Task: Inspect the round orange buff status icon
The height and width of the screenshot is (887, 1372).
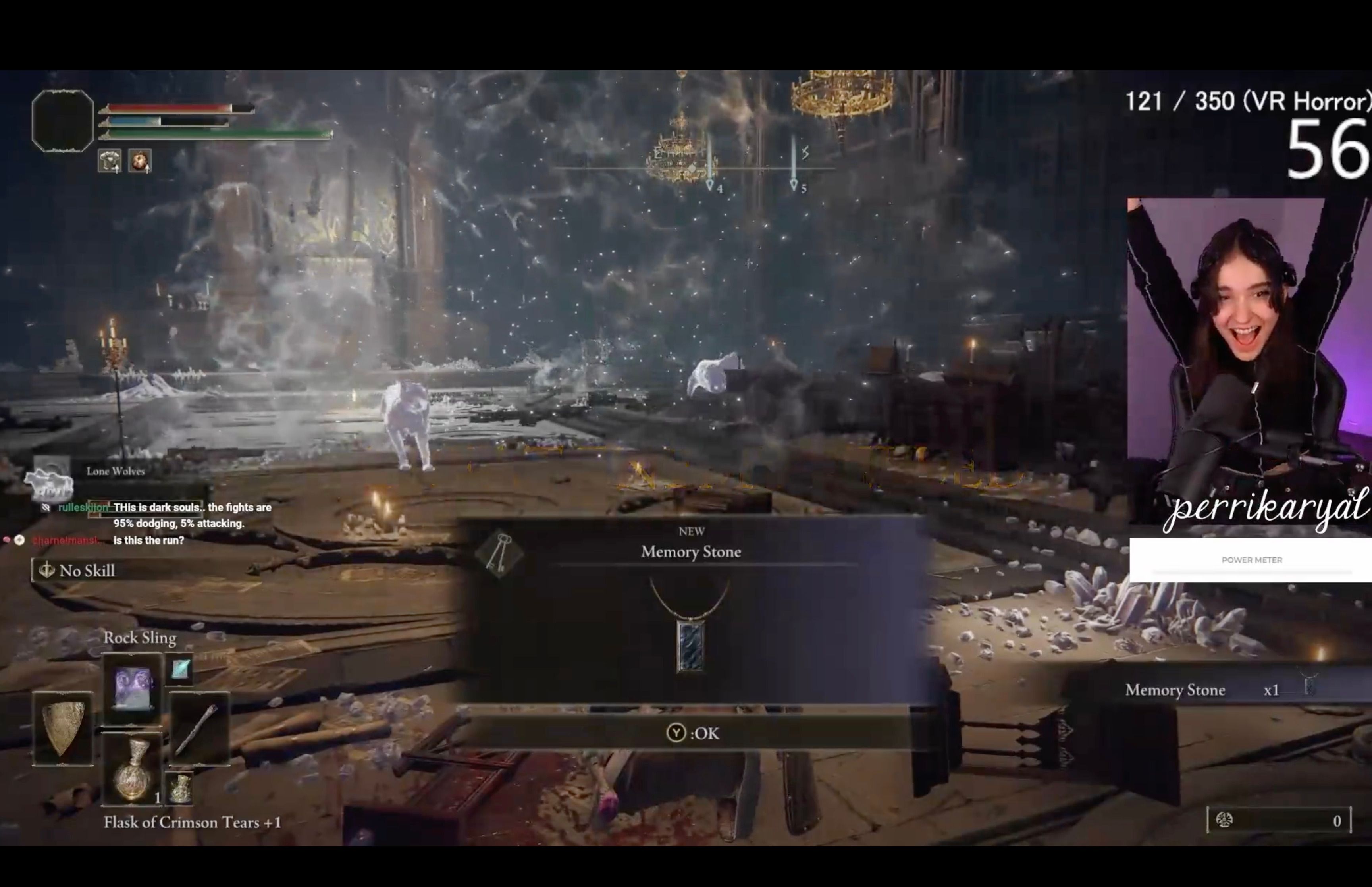Action: pyautogui.click(x=140, y=161)
